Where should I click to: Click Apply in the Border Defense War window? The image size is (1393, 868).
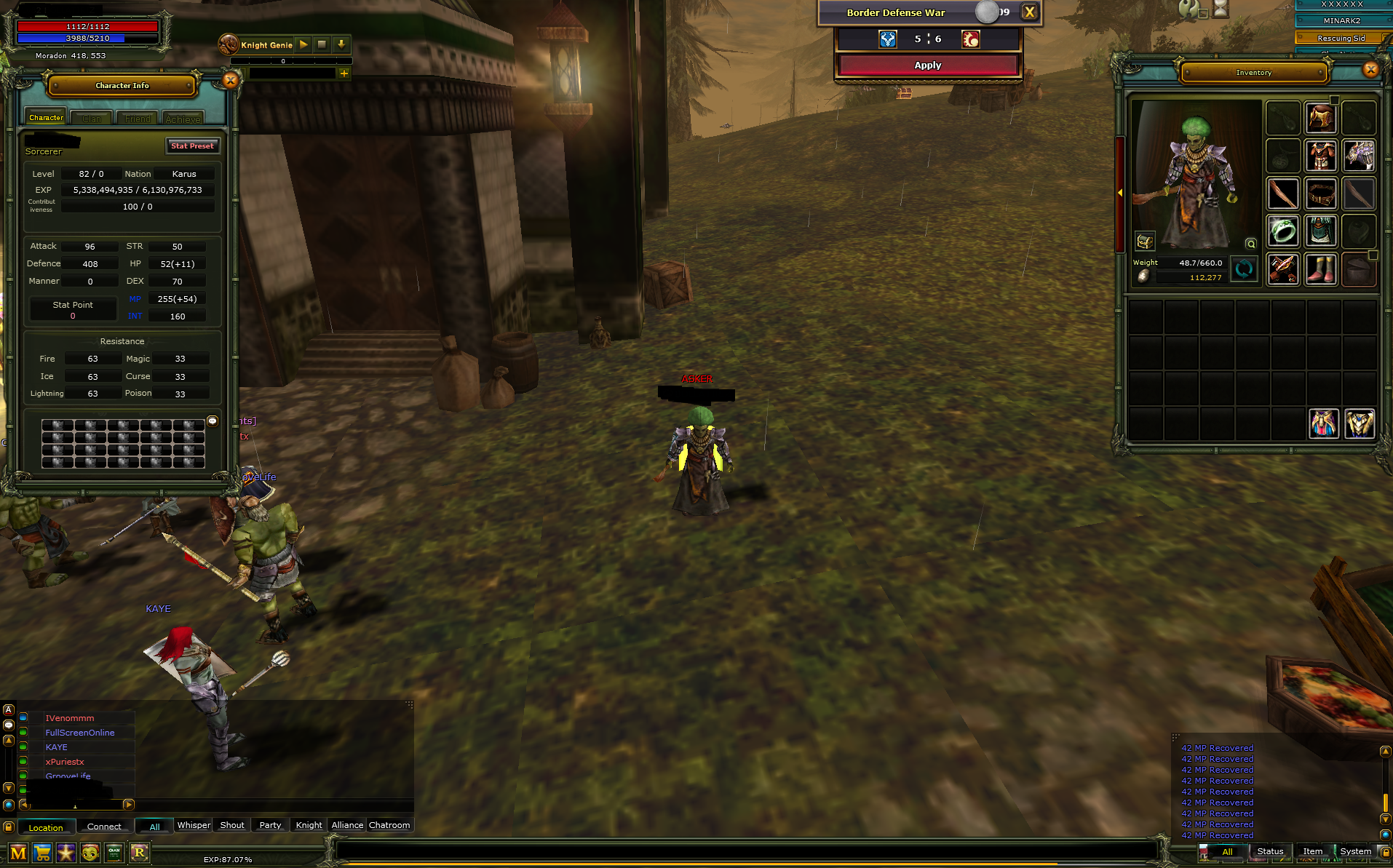pos(927,65)
